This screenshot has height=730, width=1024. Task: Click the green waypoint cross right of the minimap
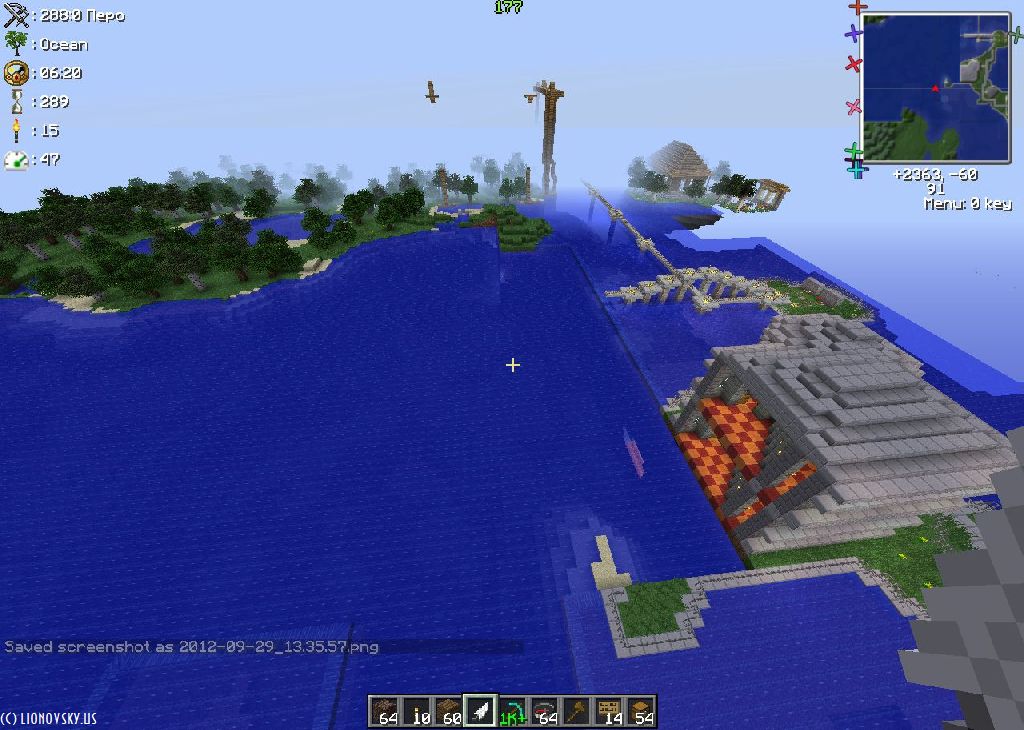click(x=1016, y=35)
